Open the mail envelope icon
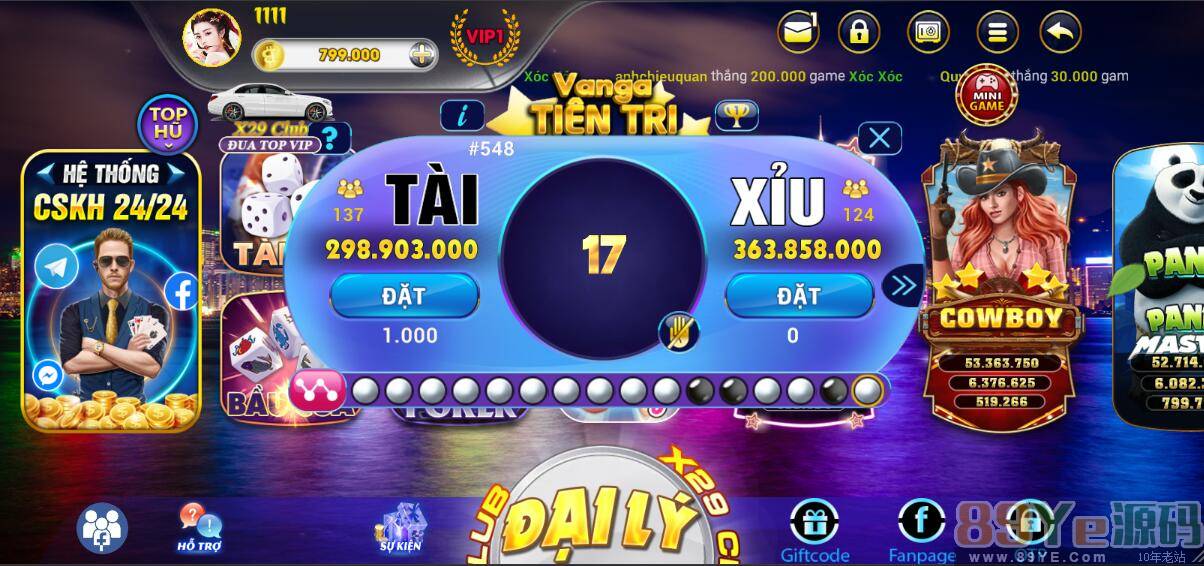Image resolution: width=1204 pixels, height=566 pixels. (x=798, y=32)
